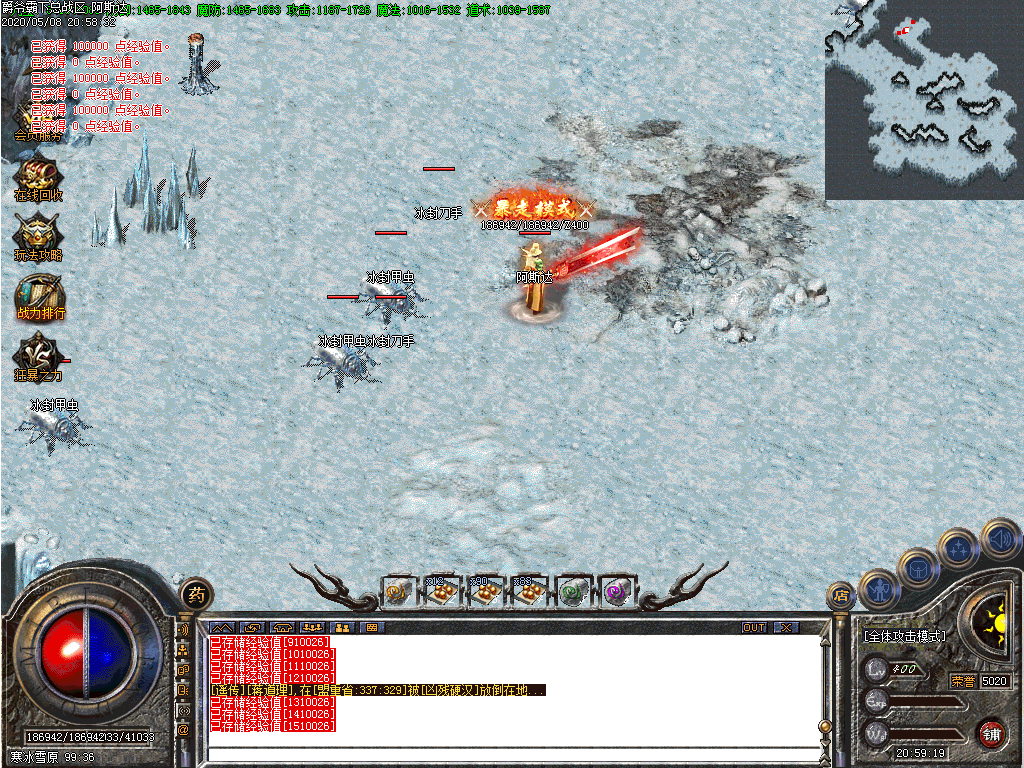Activate the 狂暴之力 berserk power icon
Screen dimensions: 1024x768
tap(38, 357)
